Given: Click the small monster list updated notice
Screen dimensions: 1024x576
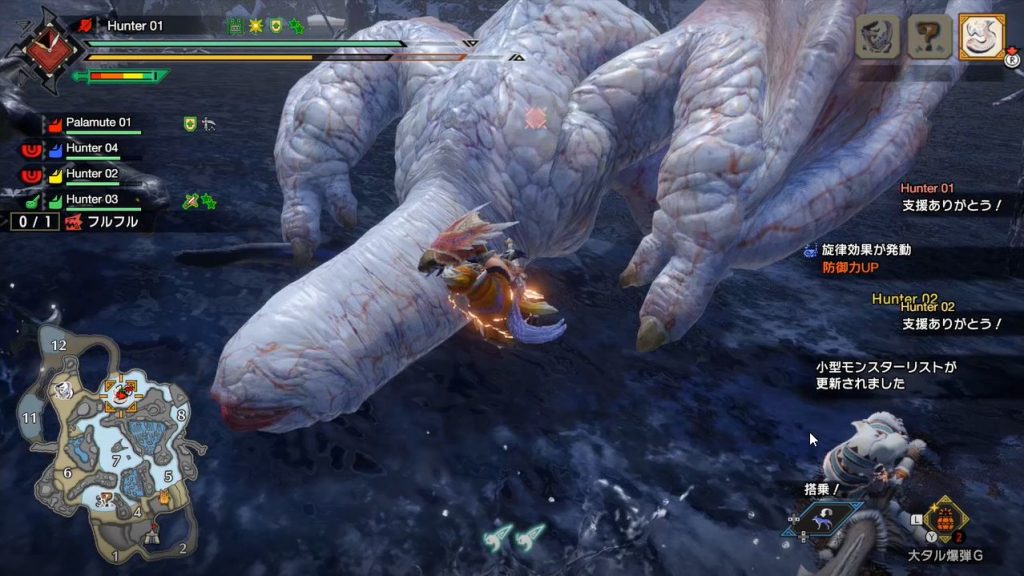Looking at the screenshot, I should click(885, 375).
